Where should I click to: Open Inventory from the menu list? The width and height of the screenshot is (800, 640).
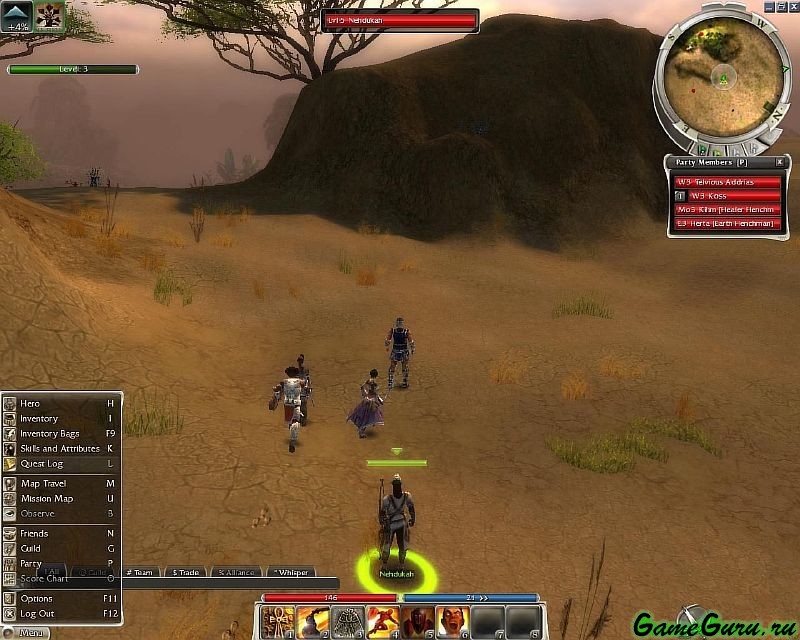(38, 418)
